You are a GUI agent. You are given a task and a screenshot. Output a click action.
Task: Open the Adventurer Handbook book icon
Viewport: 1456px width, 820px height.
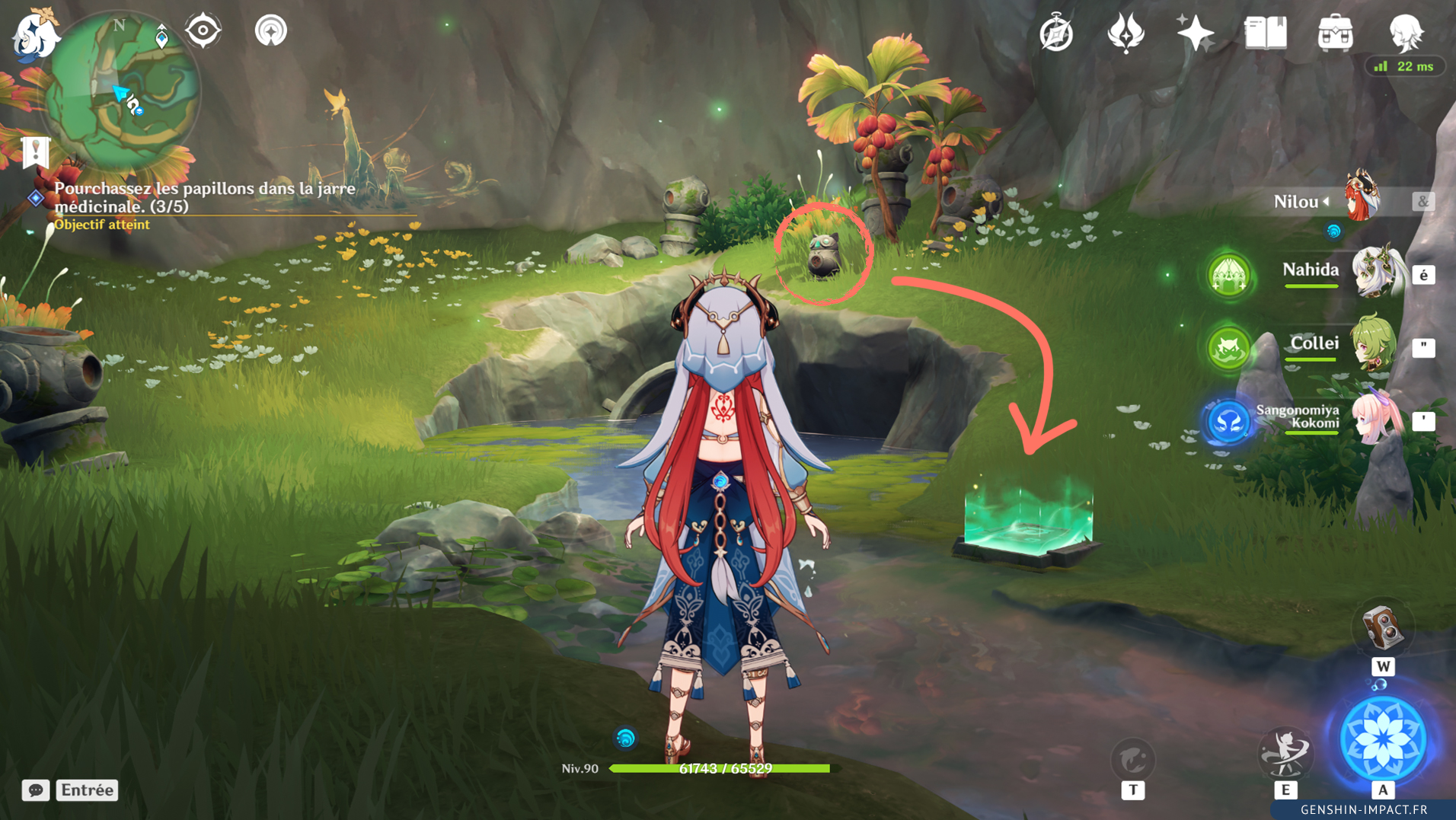pyautogui.click(x=1265, y=34)
